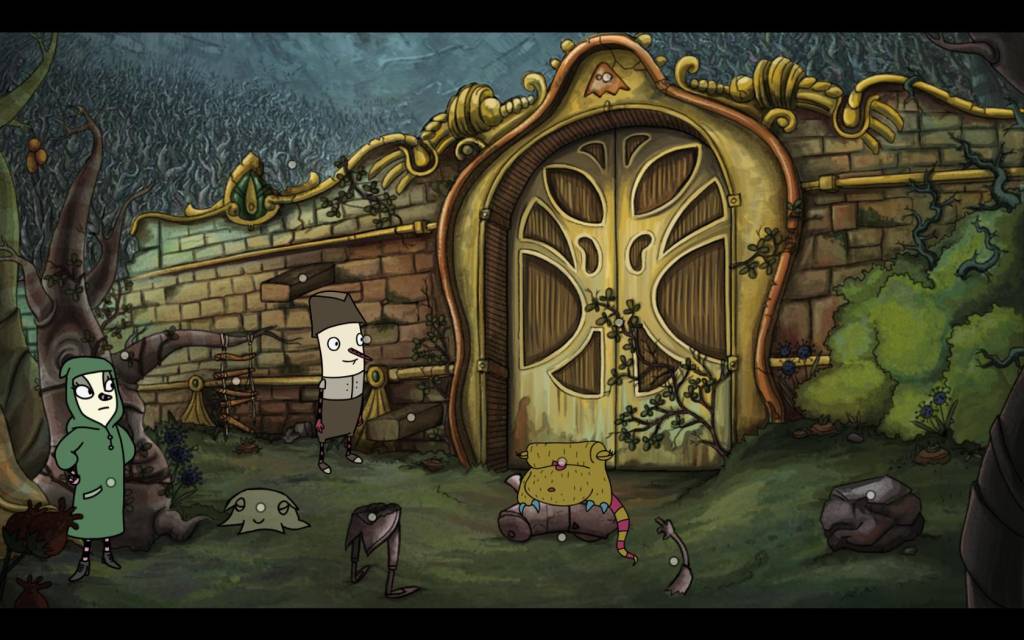The height and width of the screenshot is (640, 1024).
Task: Click the hotspot dot on the rope ladder
Action: (236, 381)
